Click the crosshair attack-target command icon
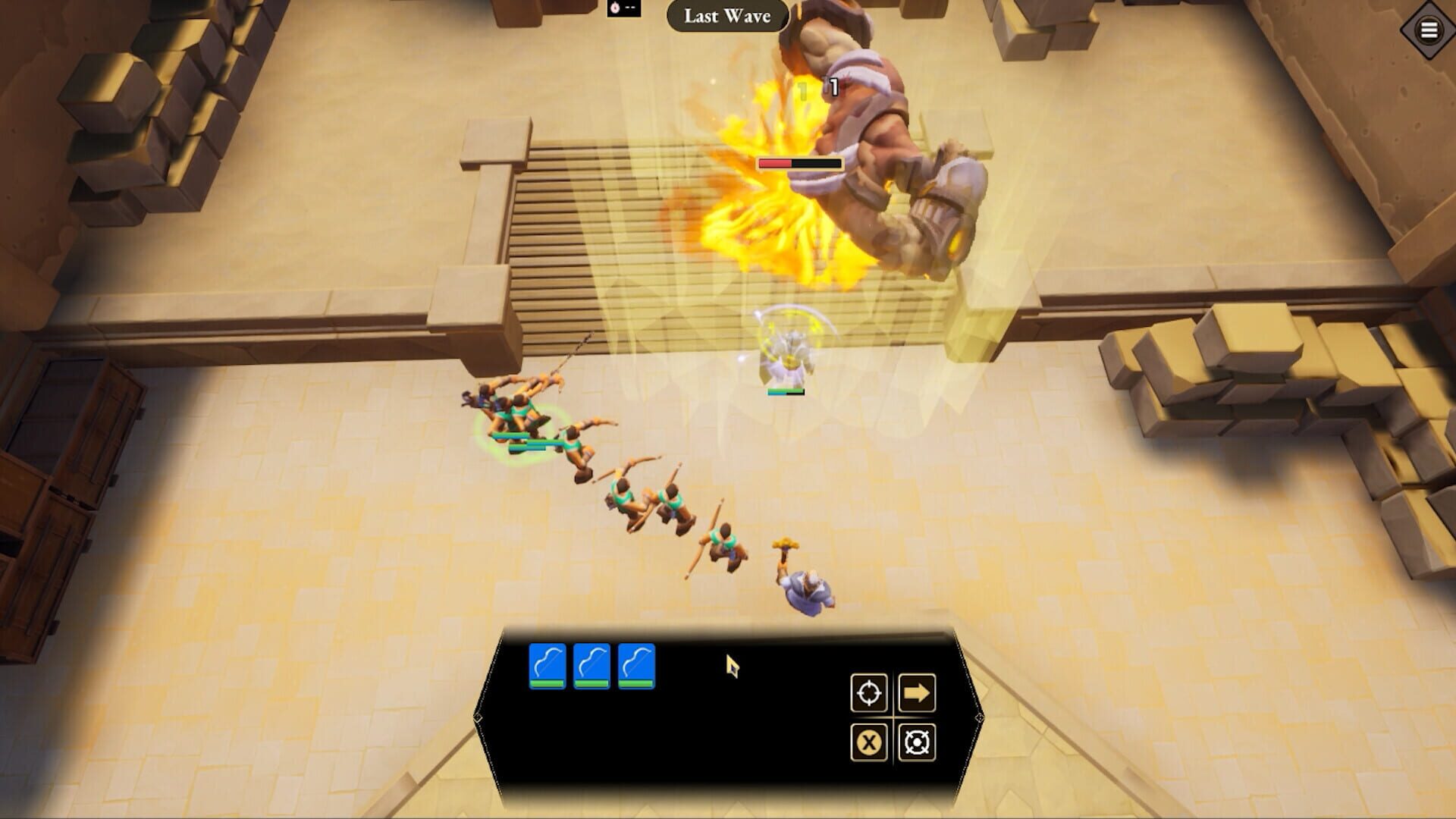This screenshot has height=819, width=1456. coord(870,693)
